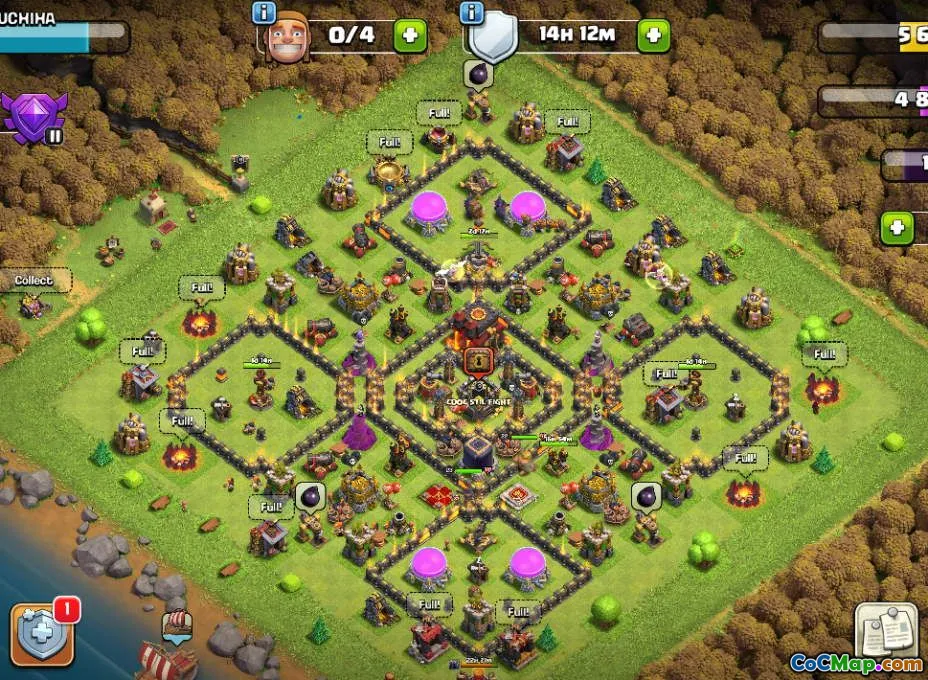Extend the shield timer with the green plus
The image size is (928, 680).
[653, 36]
